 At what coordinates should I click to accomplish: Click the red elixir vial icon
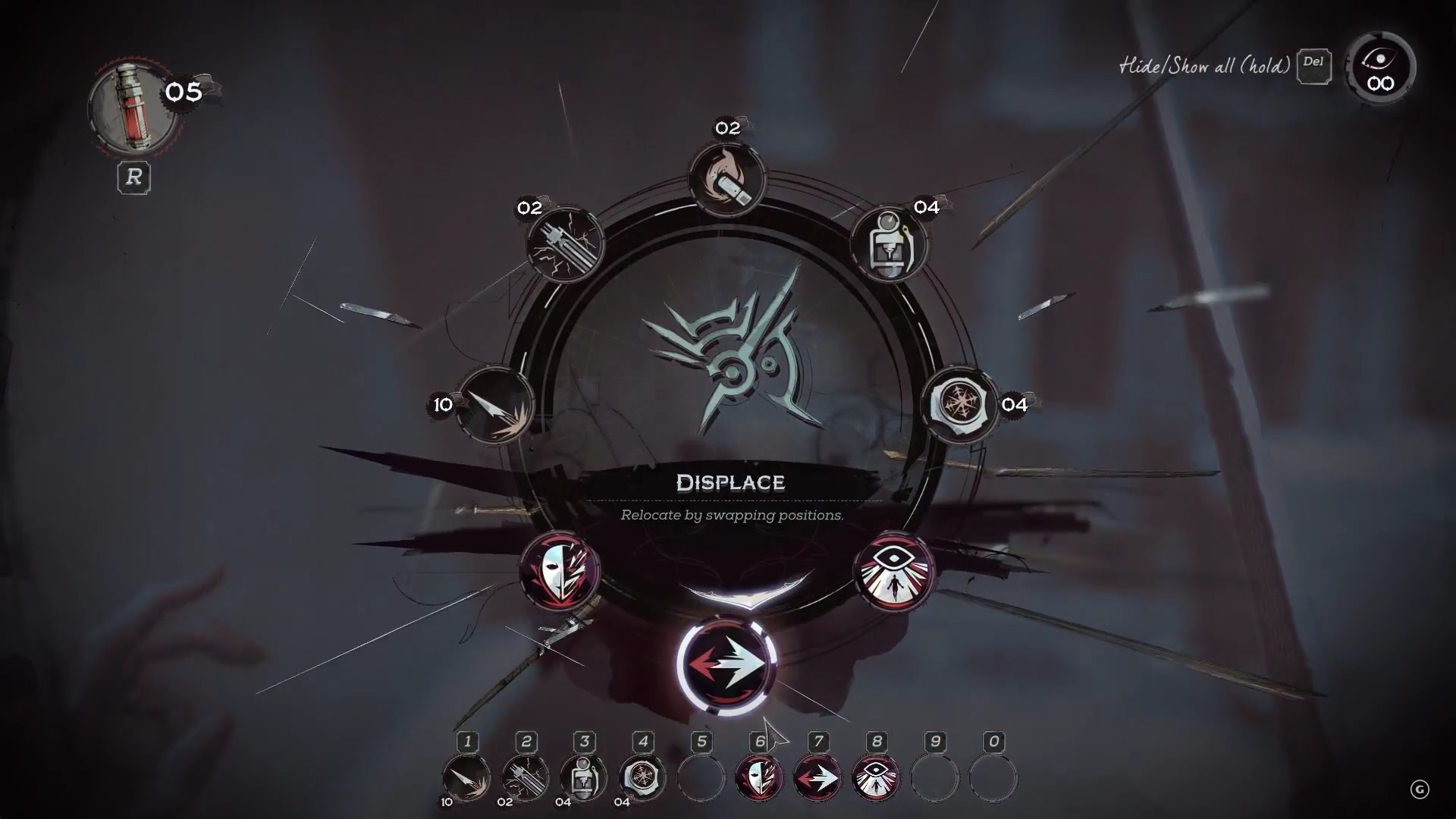tap(133, 106)
